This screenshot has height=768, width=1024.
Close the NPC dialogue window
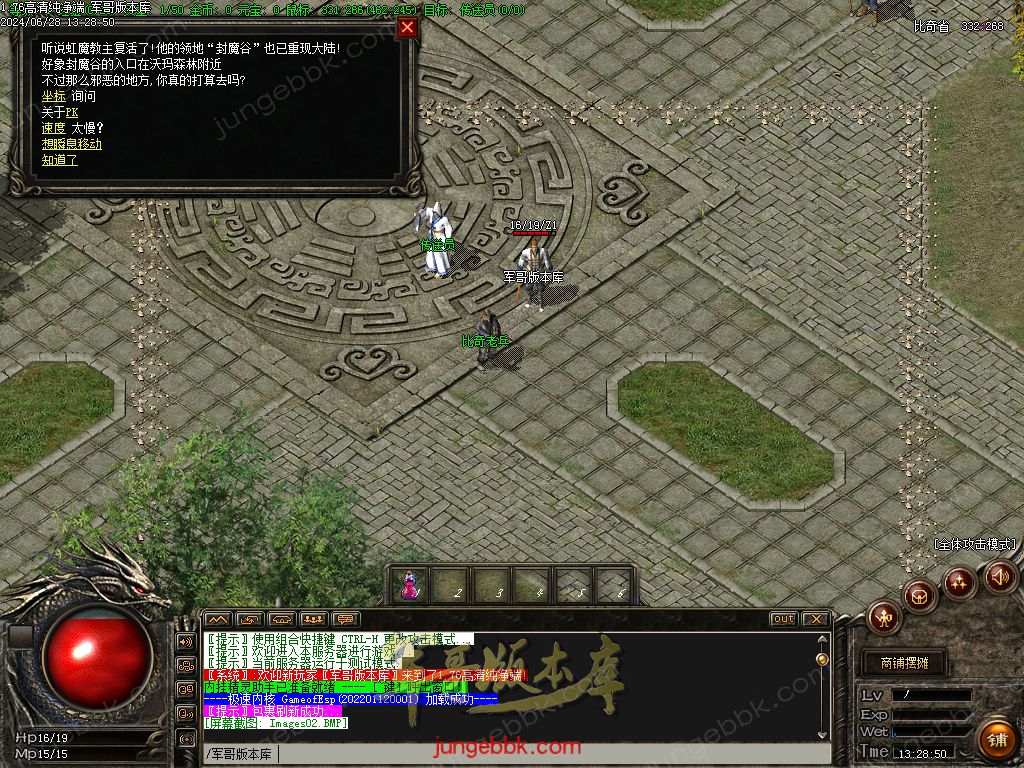(x=407, y=28)
